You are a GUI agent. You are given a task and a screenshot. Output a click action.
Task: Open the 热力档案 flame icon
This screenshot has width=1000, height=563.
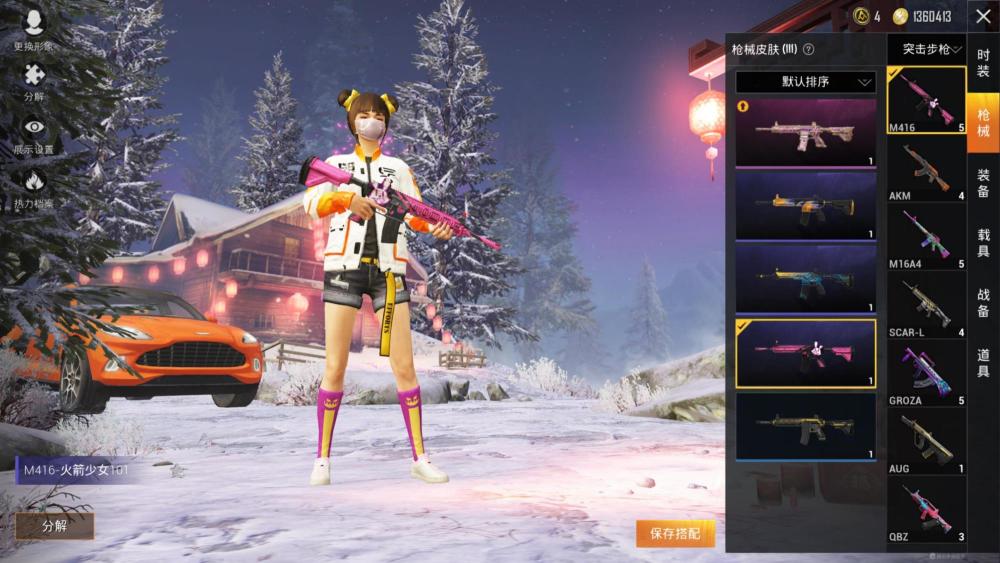34,186
